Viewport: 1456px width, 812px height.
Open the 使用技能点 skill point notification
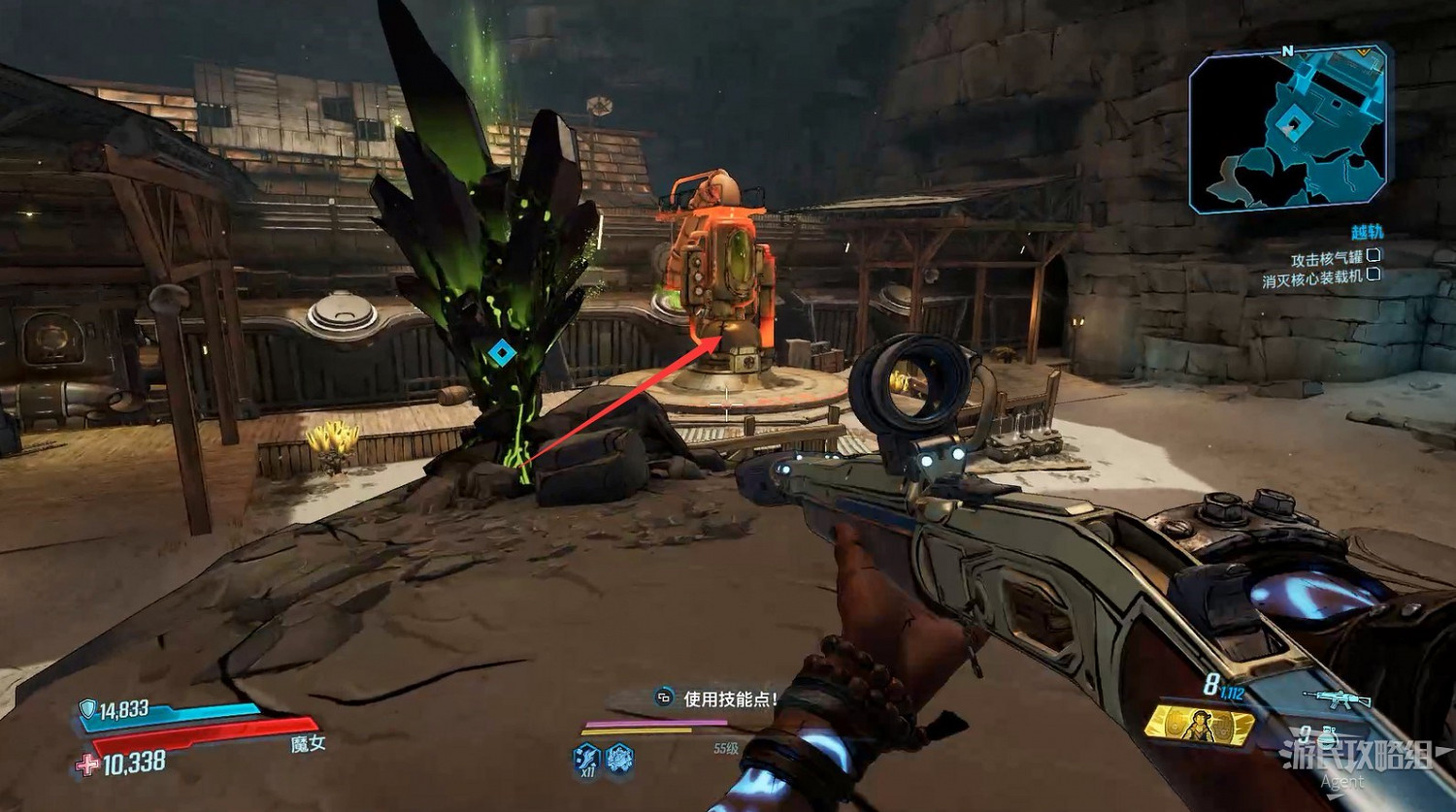point(719,698)
